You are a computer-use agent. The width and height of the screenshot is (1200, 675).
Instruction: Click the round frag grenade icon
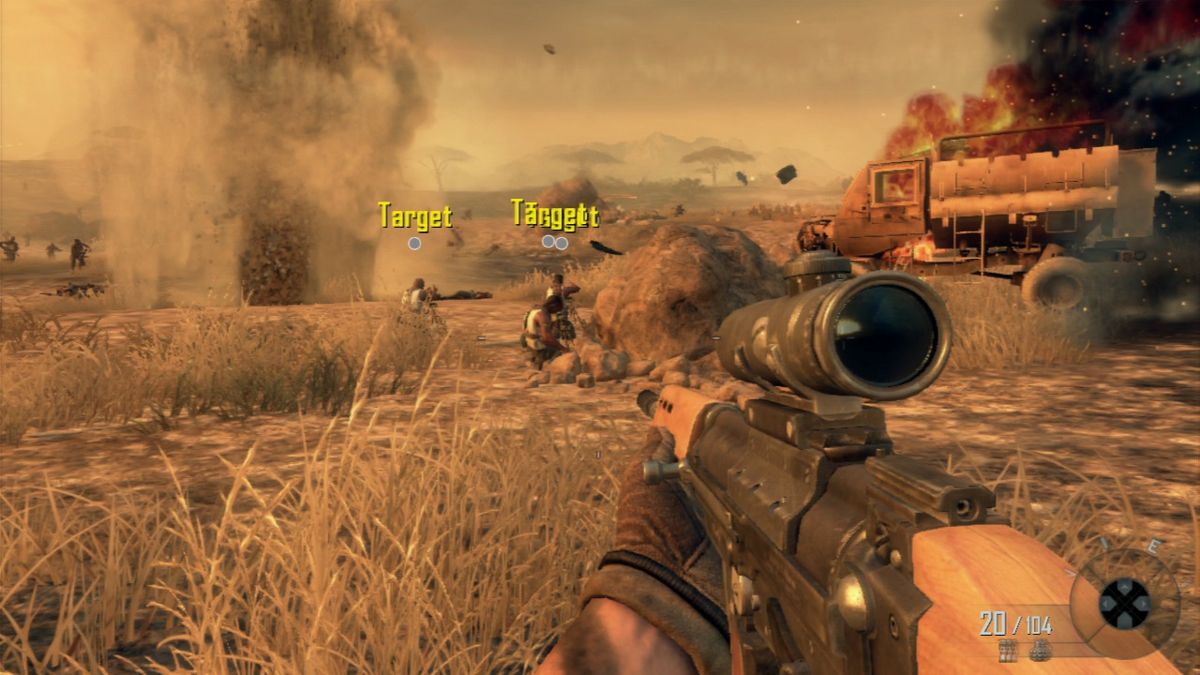(1041, 650)
